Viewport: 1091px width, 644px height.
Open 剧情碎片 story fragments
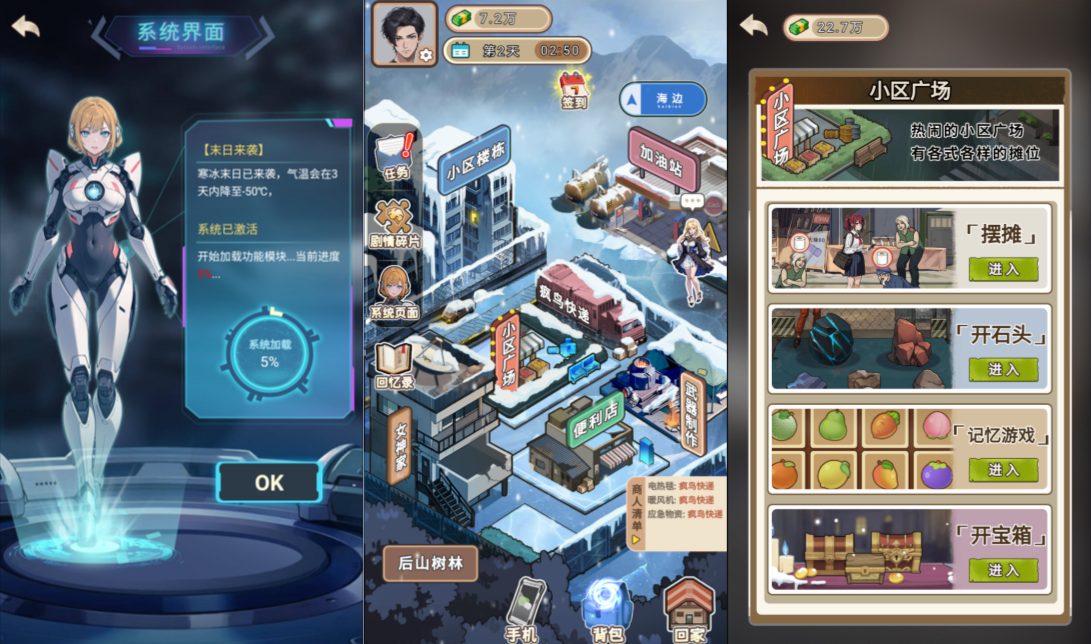tap(395, 224)
